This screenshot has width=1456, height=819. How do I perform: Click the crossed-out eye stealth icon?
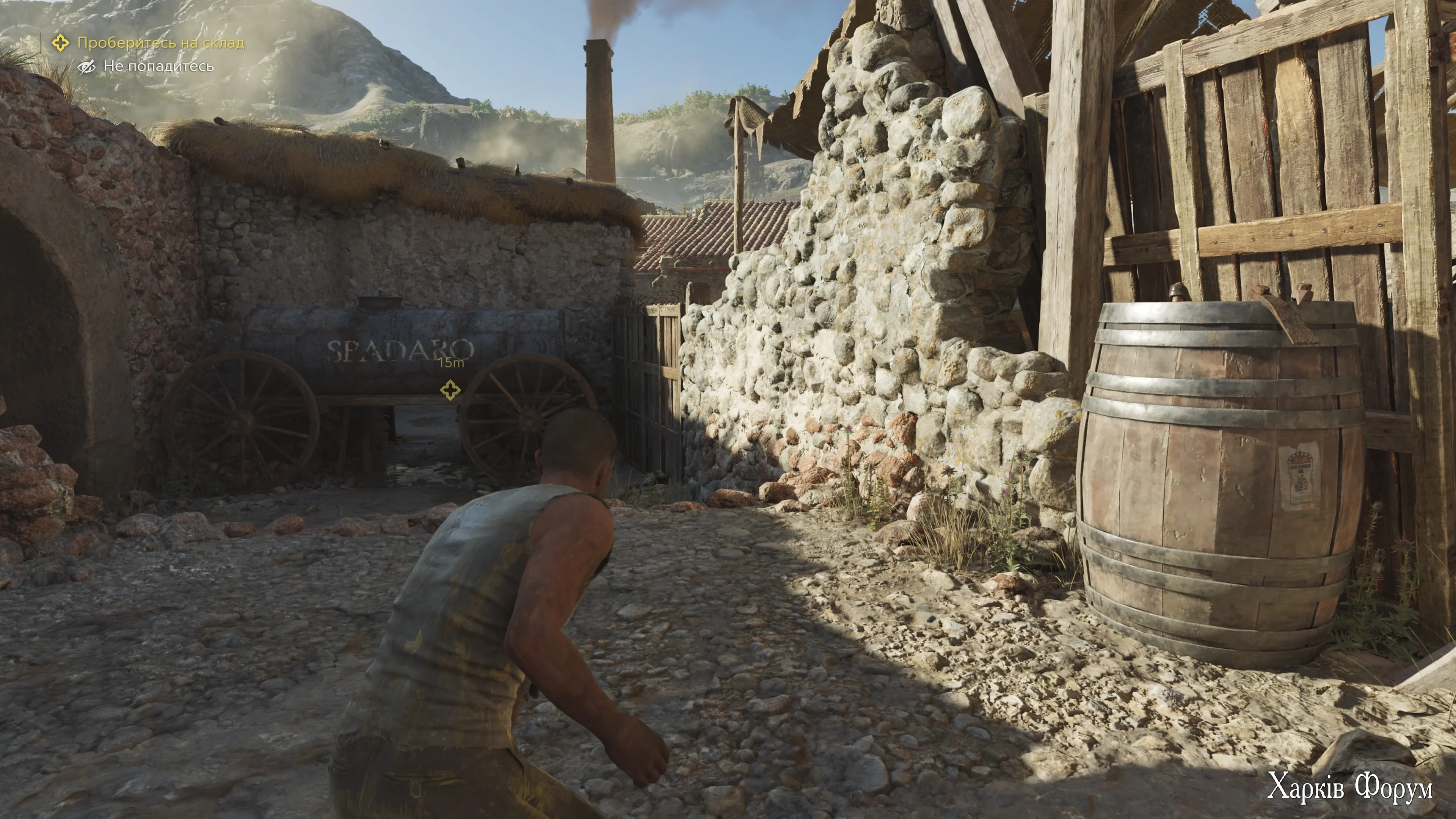coord(86,67)
